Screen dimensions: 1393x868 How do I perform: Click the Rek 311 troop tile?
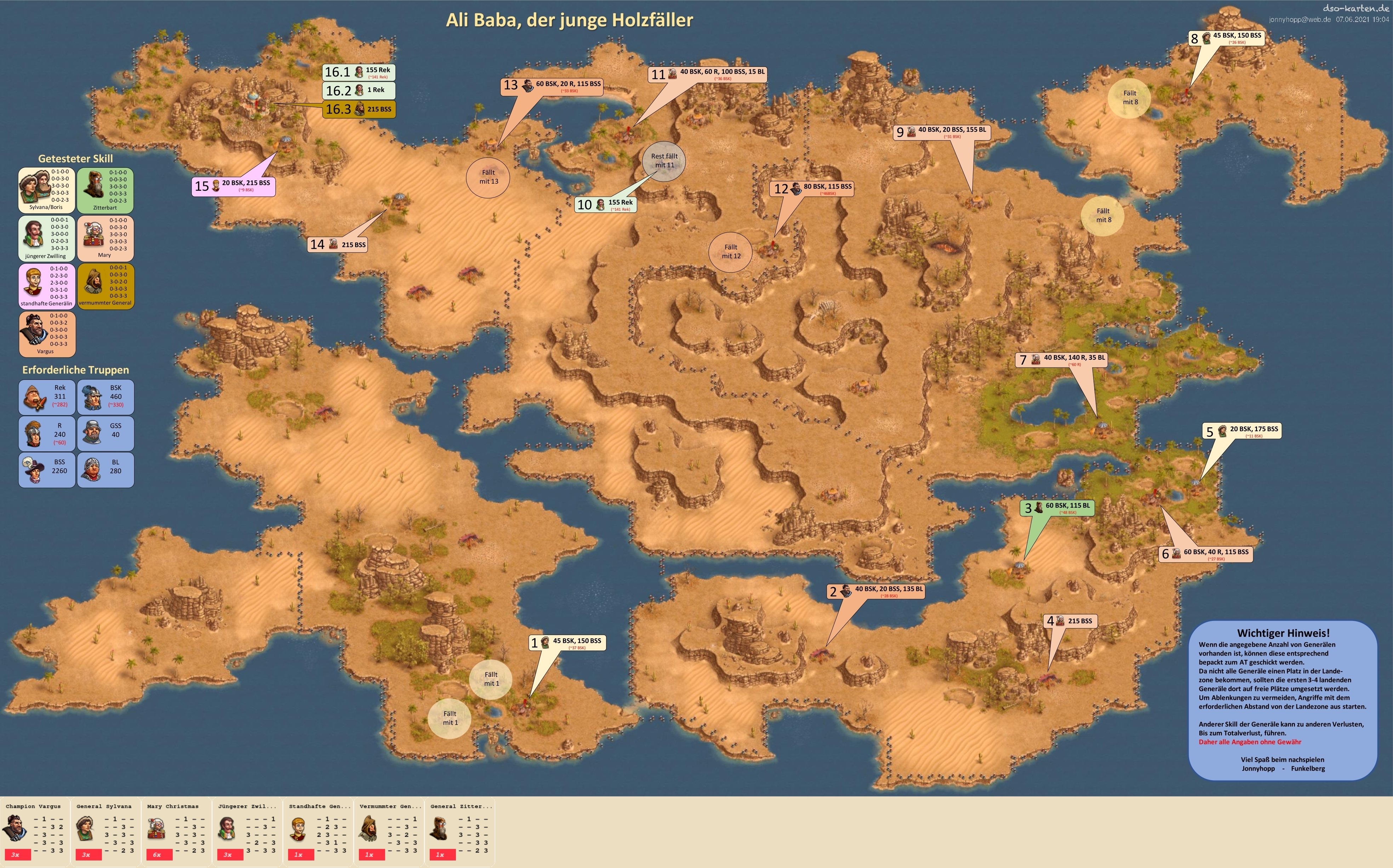tap(46, 397)
